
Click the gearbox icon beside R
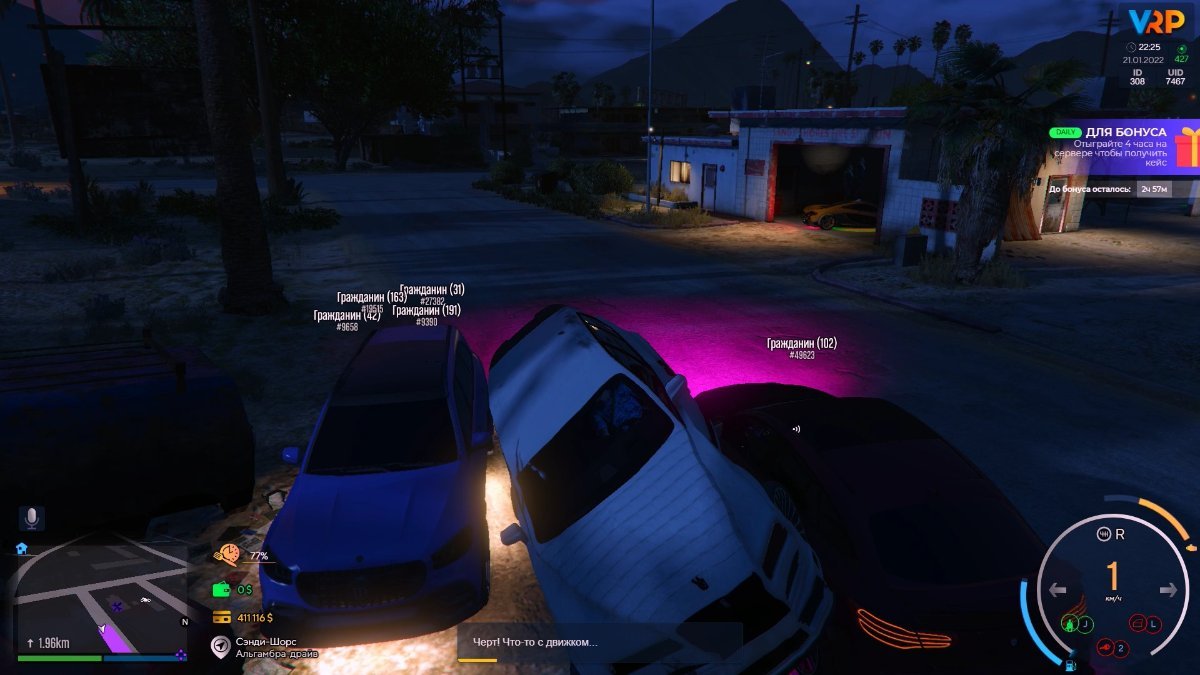click(1104, 533)
